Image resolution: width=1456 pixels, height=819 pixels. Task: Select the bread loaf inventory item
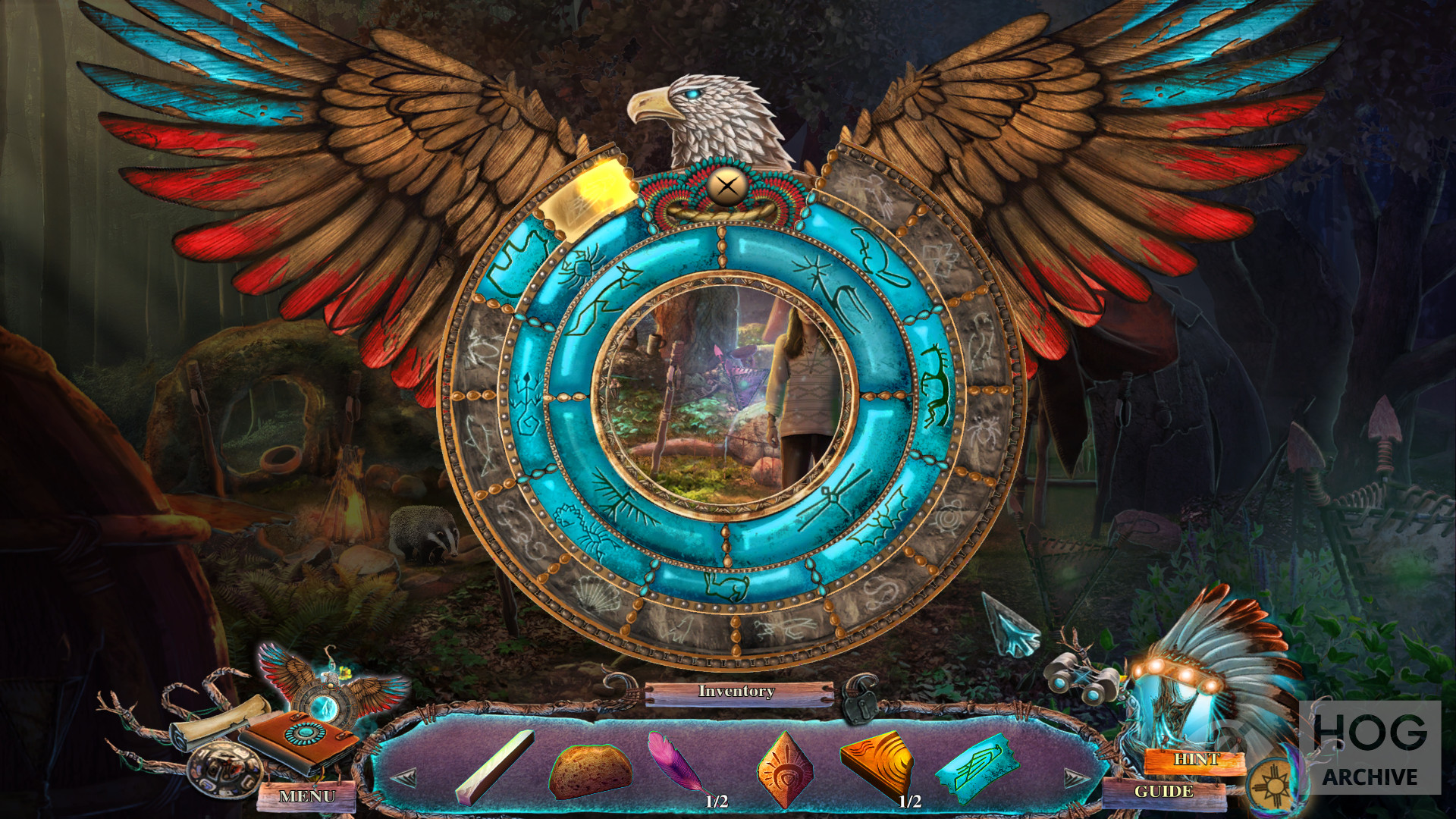tap(590, 770)
